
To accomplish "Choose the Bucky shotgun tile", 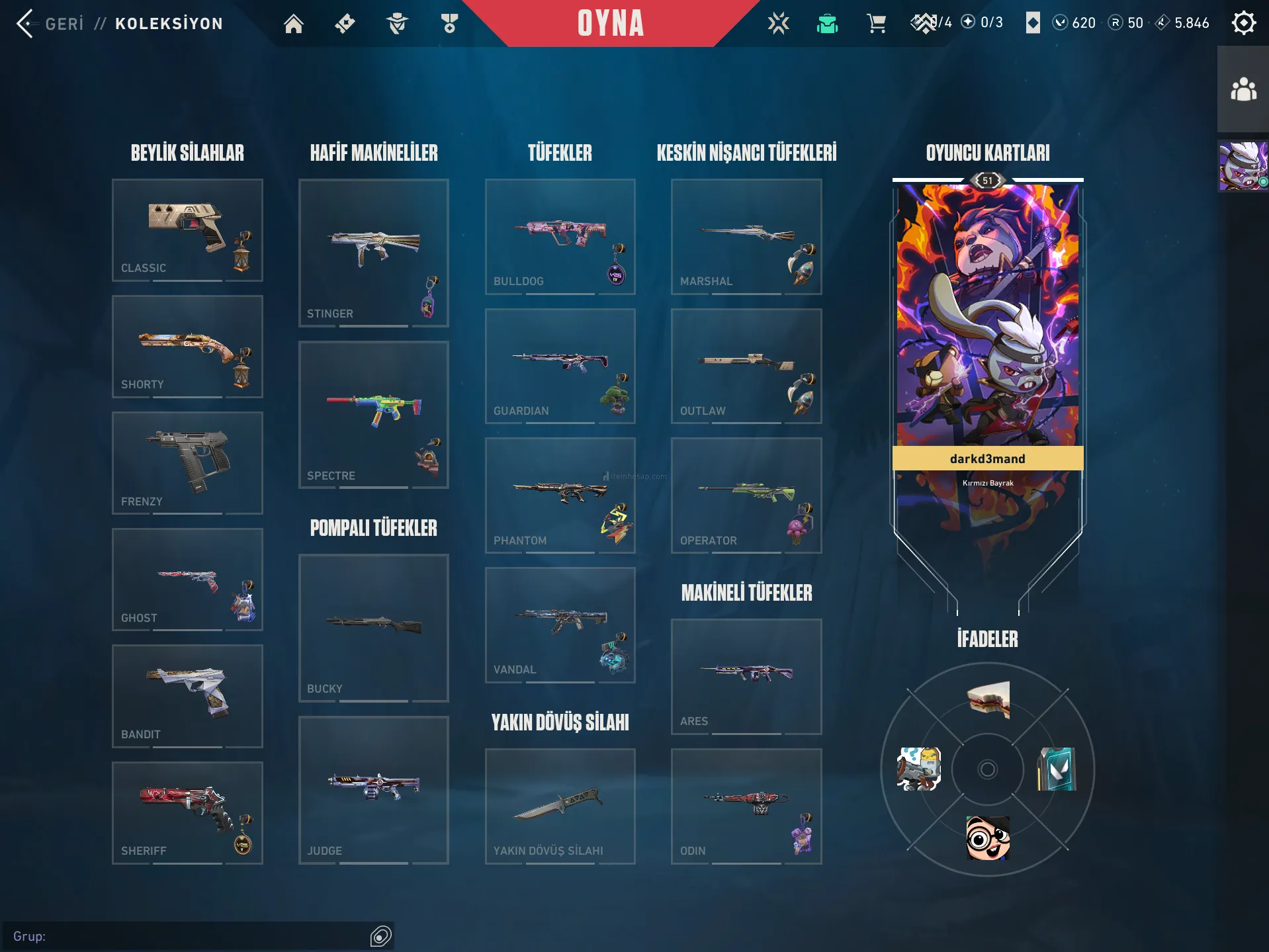I will click(373, 628).
